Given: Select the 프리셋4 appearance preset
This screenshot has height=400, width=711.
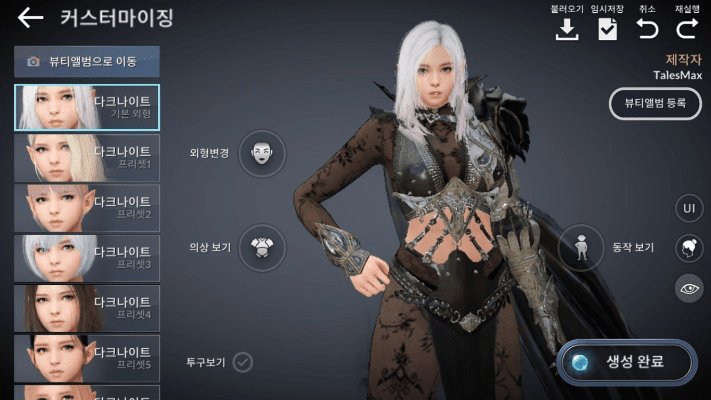Looking at the screenshot, I should click(x=86, y=308).
